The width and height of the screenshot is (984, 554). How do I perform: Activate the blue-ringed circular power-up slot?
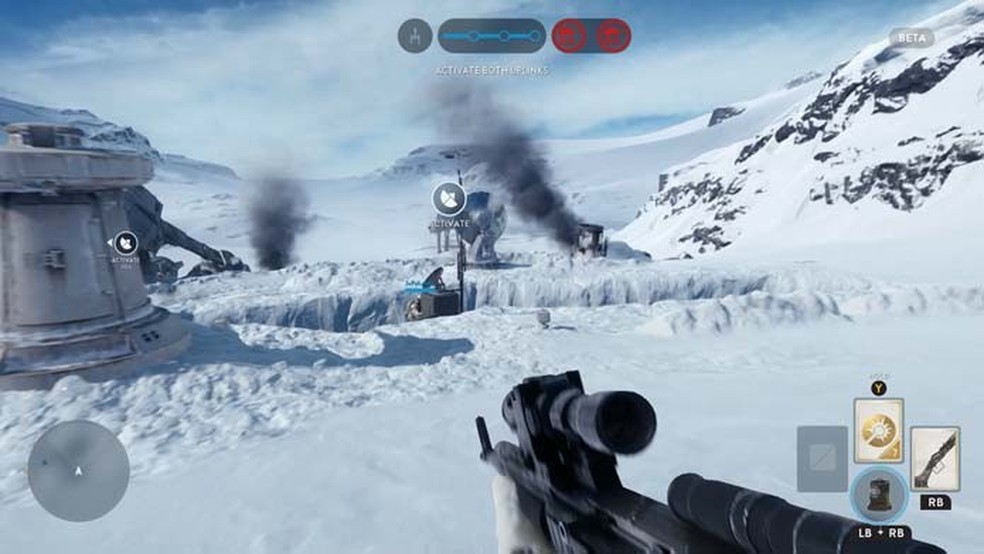(879, 494)
